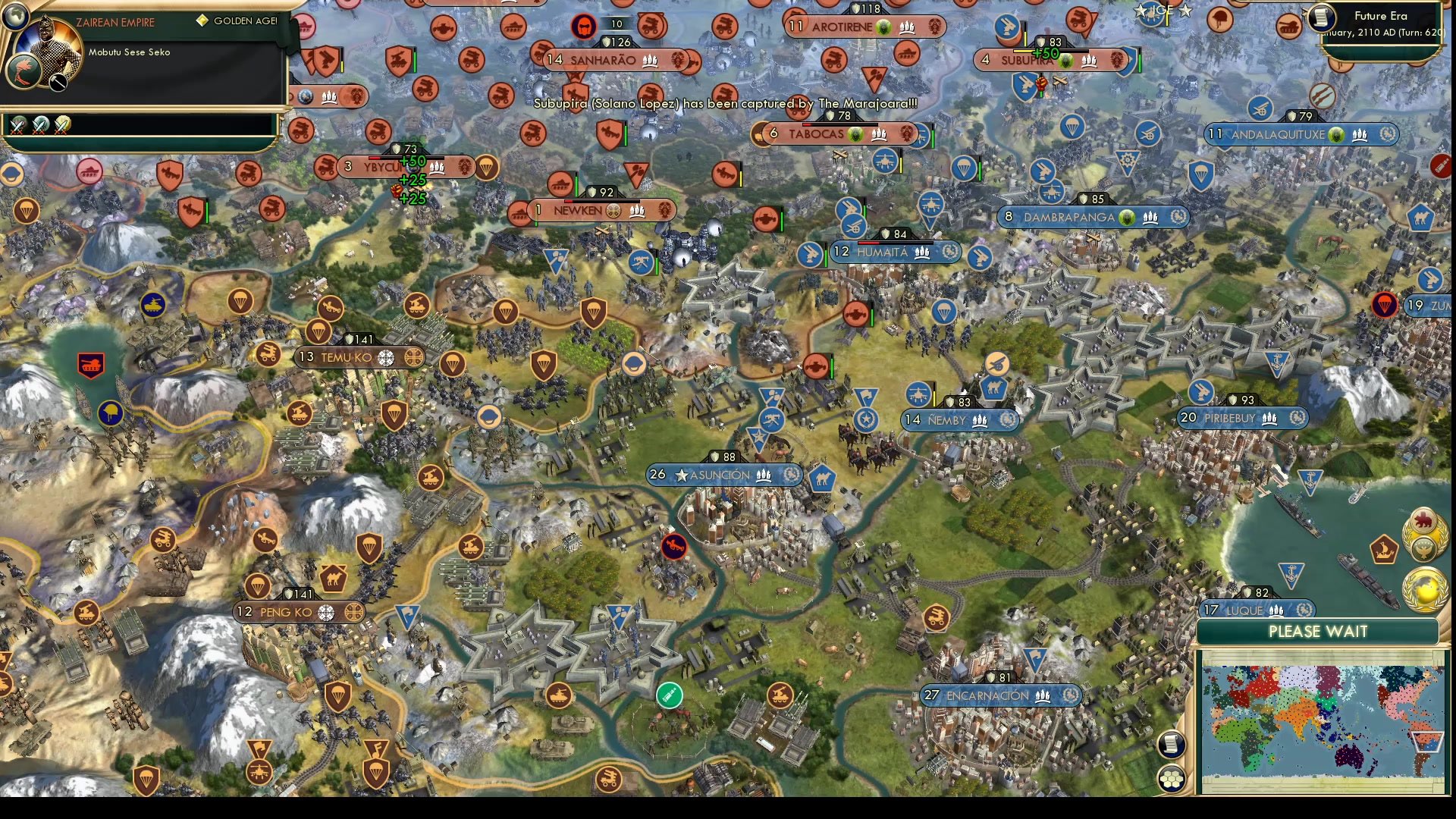The image size is (1456, 819).
Task: Click the cargo ship trade notification badge
Action: click(1384, 549)
